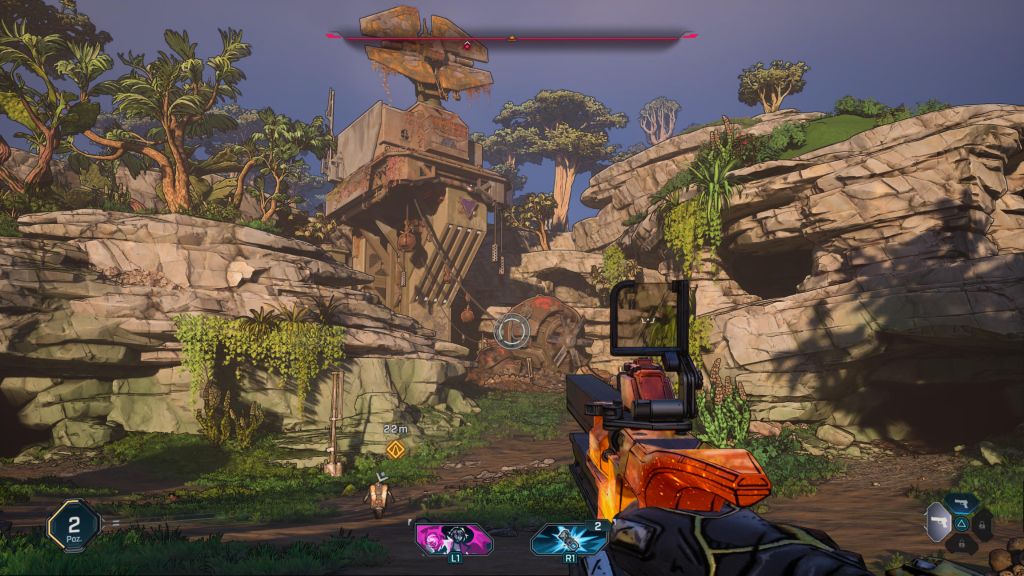Select the orange objective waypoint marker
The height and width of the screenshot is (576, 1024).
(395, 449)
